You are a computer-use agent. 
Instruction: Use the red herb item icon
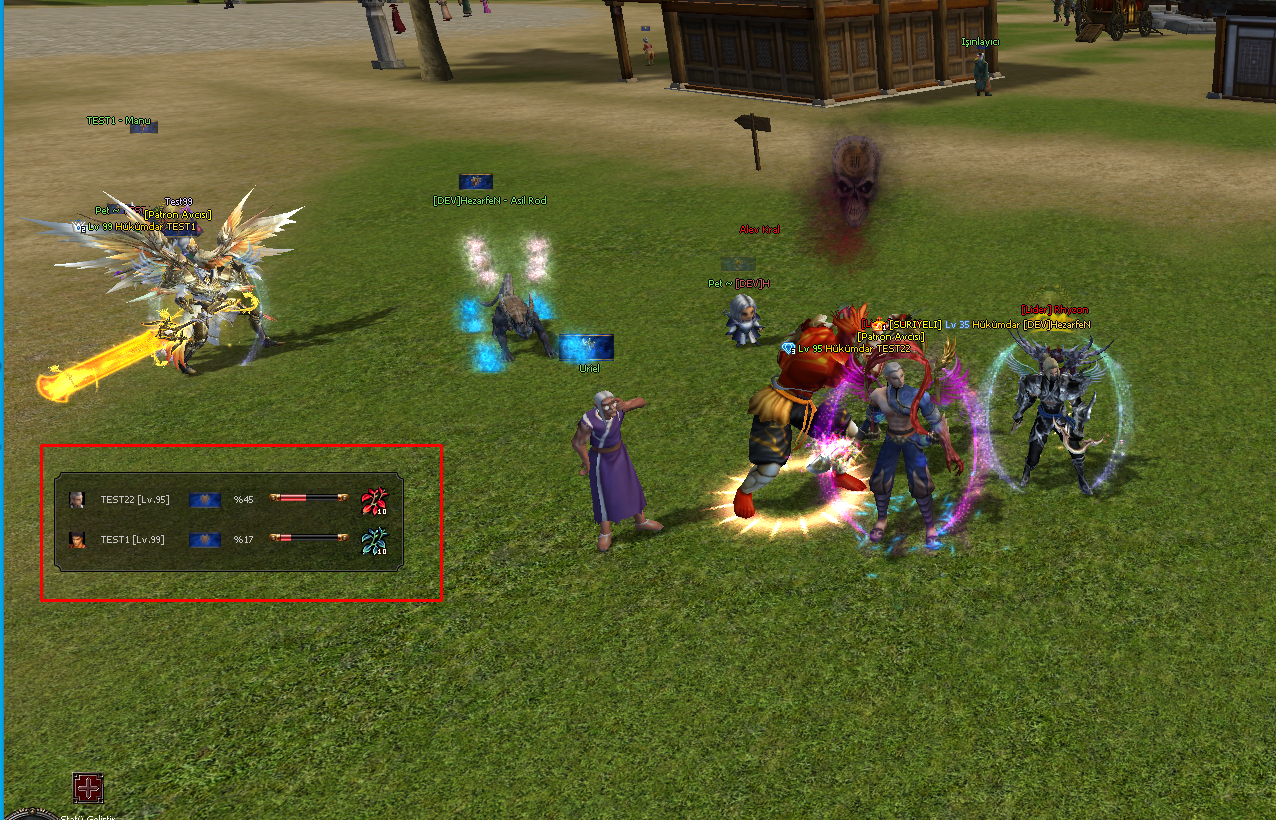coord(374,501)
